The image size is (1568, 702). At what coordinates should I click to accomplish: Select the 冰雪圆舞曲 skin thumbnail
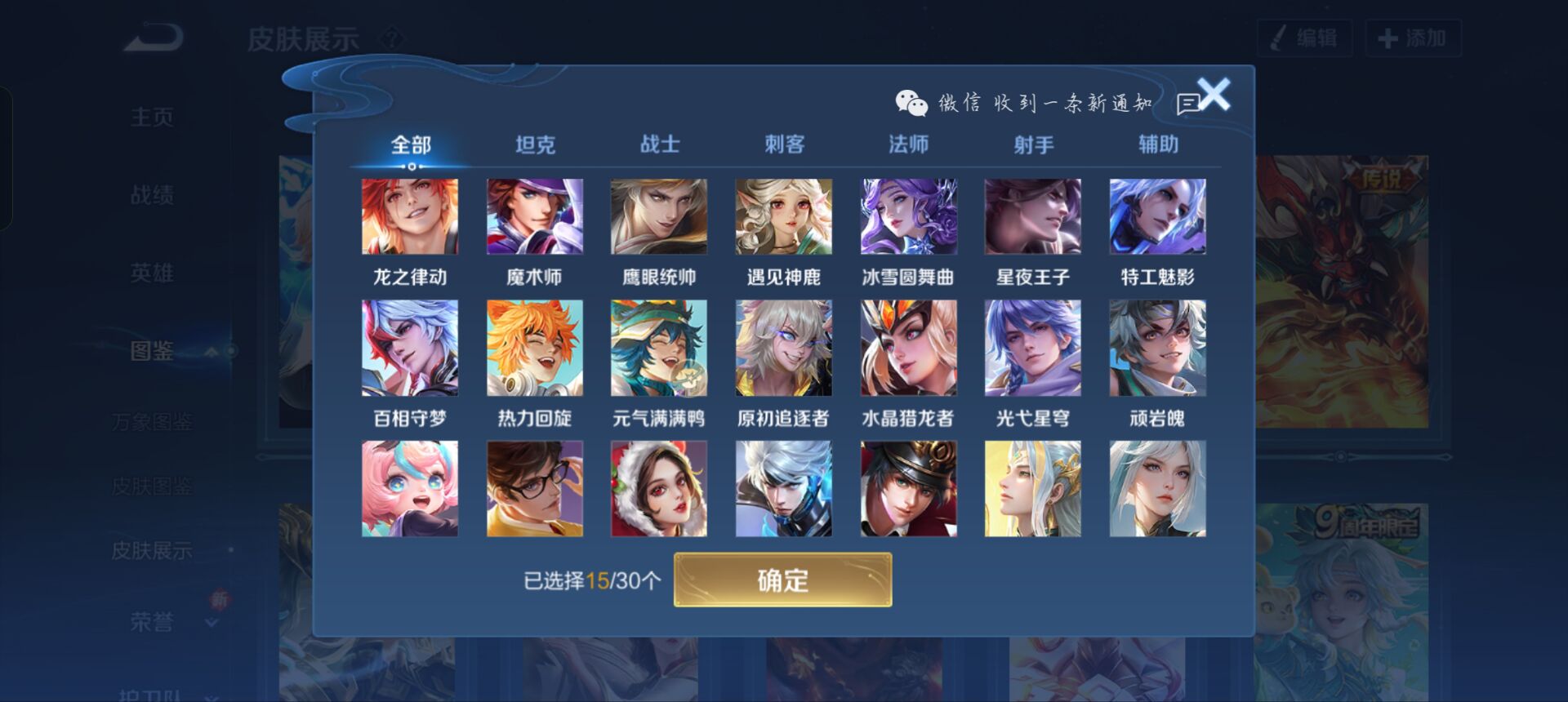906,216
